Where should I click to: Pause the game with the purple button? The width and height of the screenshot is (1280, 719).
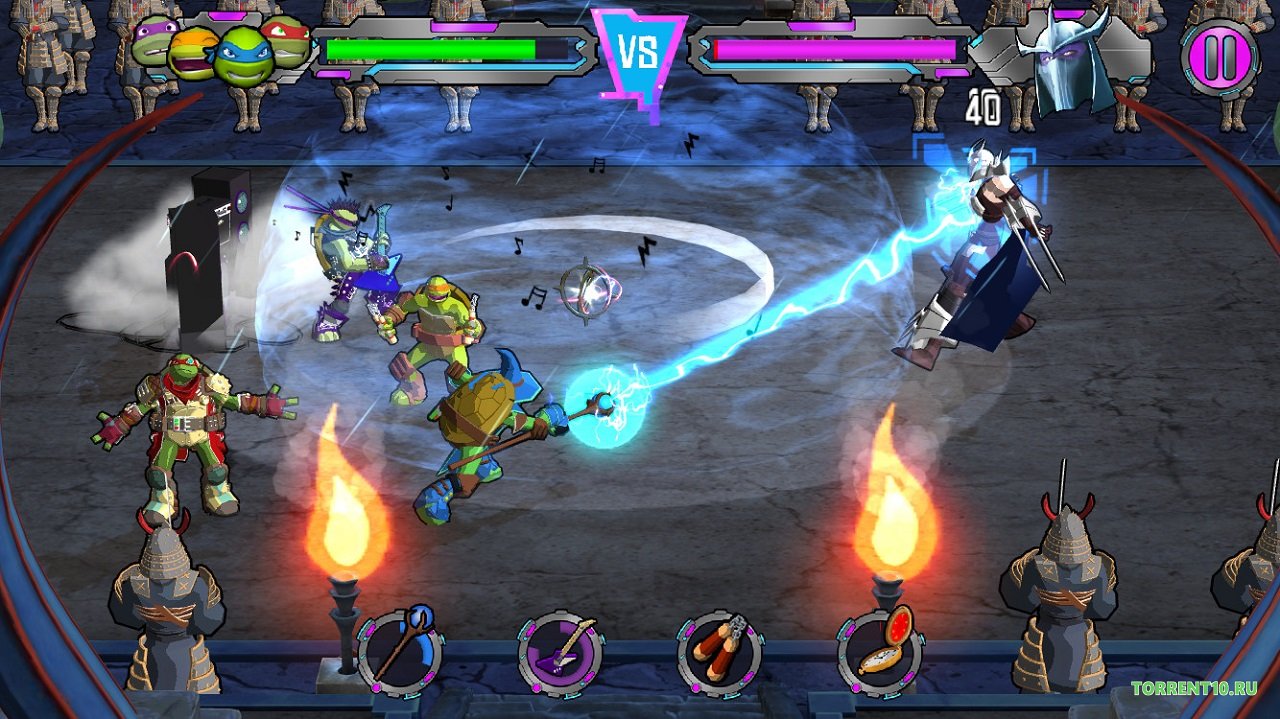(x=1219, y=57)
